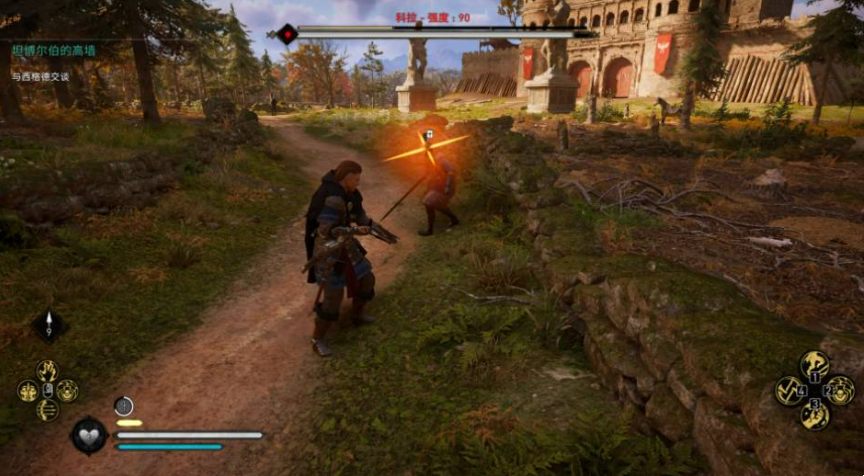Trigger melee ability slot 4

tap(790, 390)
